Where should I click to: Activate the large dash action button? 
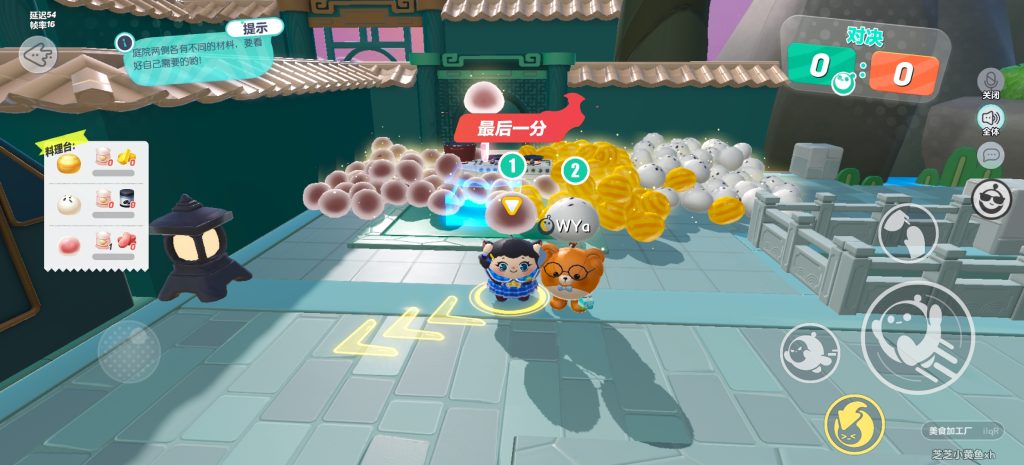click(x=916, y=336)
